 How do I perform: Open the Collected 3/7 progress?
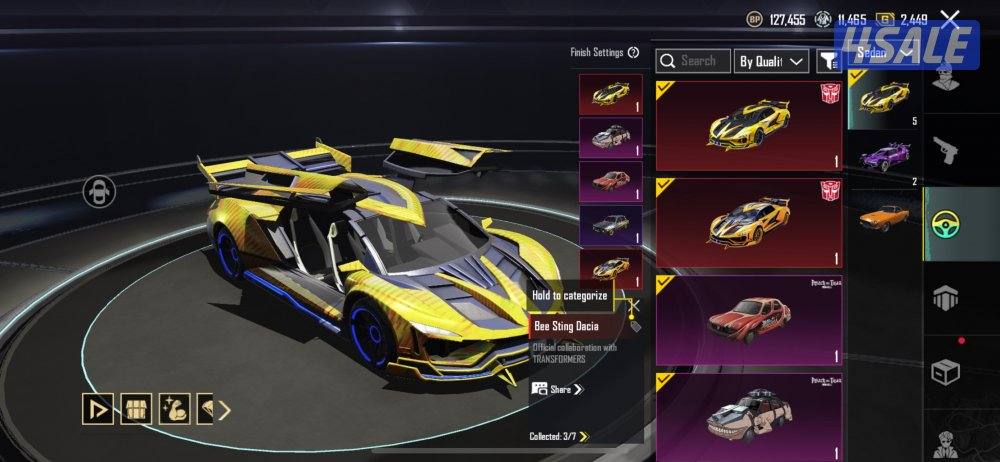pos(559,436)
